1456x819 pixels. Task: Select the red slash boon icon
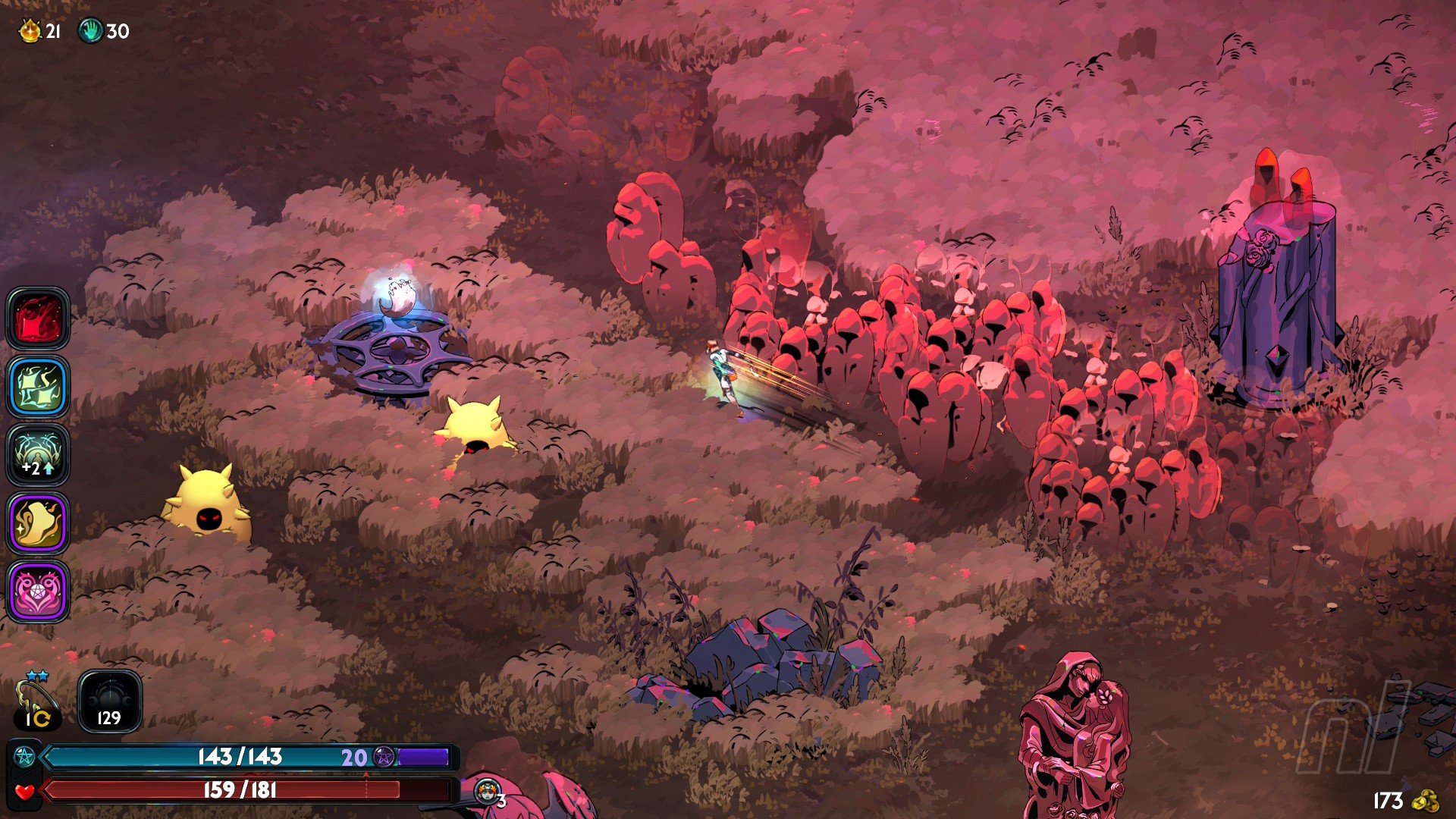tap(38, 318)
